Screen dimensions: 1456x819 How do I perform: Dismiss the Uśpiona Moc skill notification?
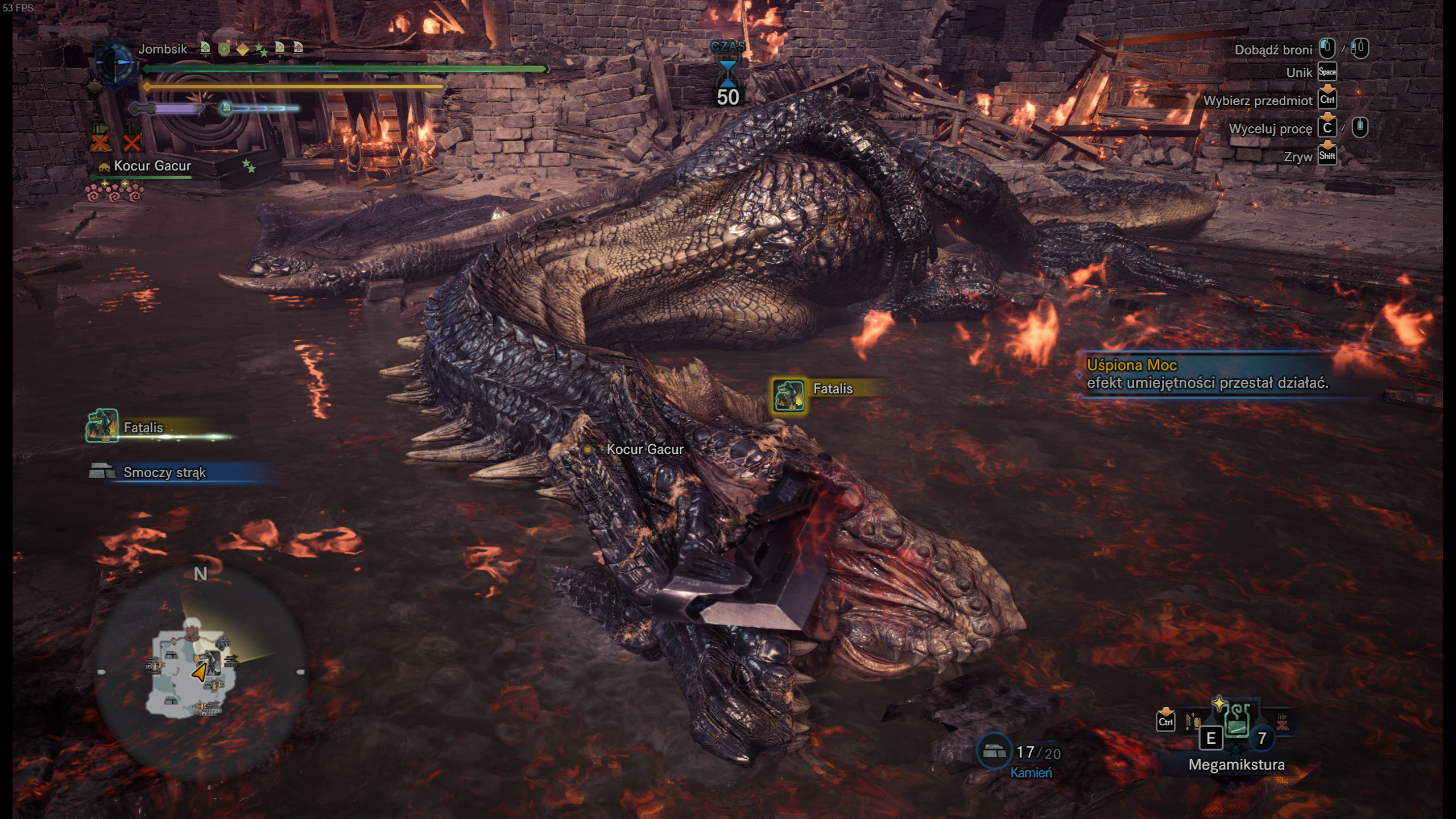coord(1206,374)
